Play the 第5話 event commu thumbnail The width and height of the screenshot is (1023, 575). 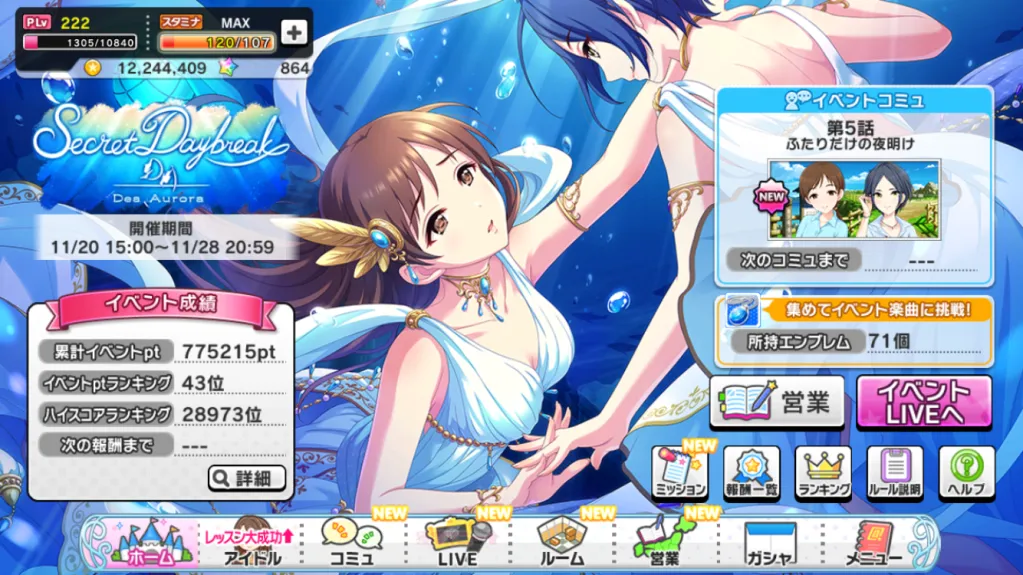point(854,199)
